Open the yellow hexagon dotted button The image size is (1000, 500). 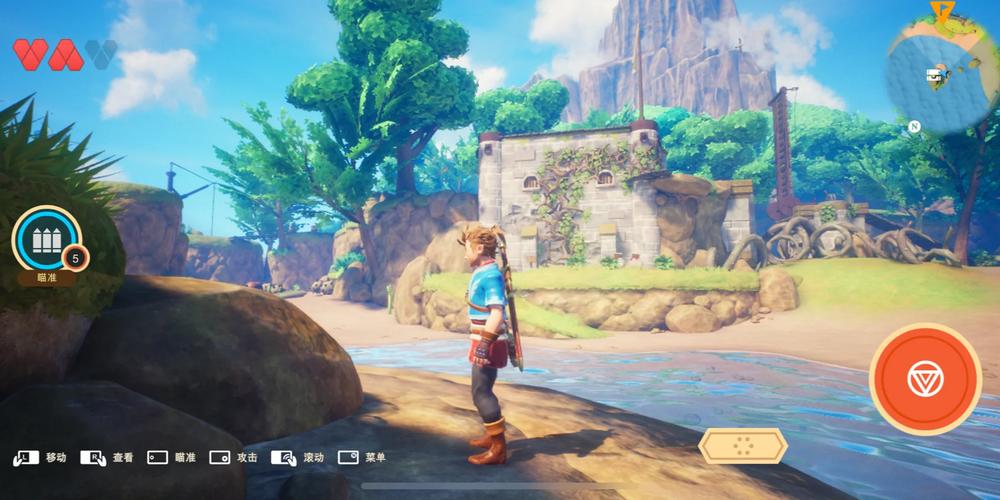pyautogui.click(x=742, y=446)
